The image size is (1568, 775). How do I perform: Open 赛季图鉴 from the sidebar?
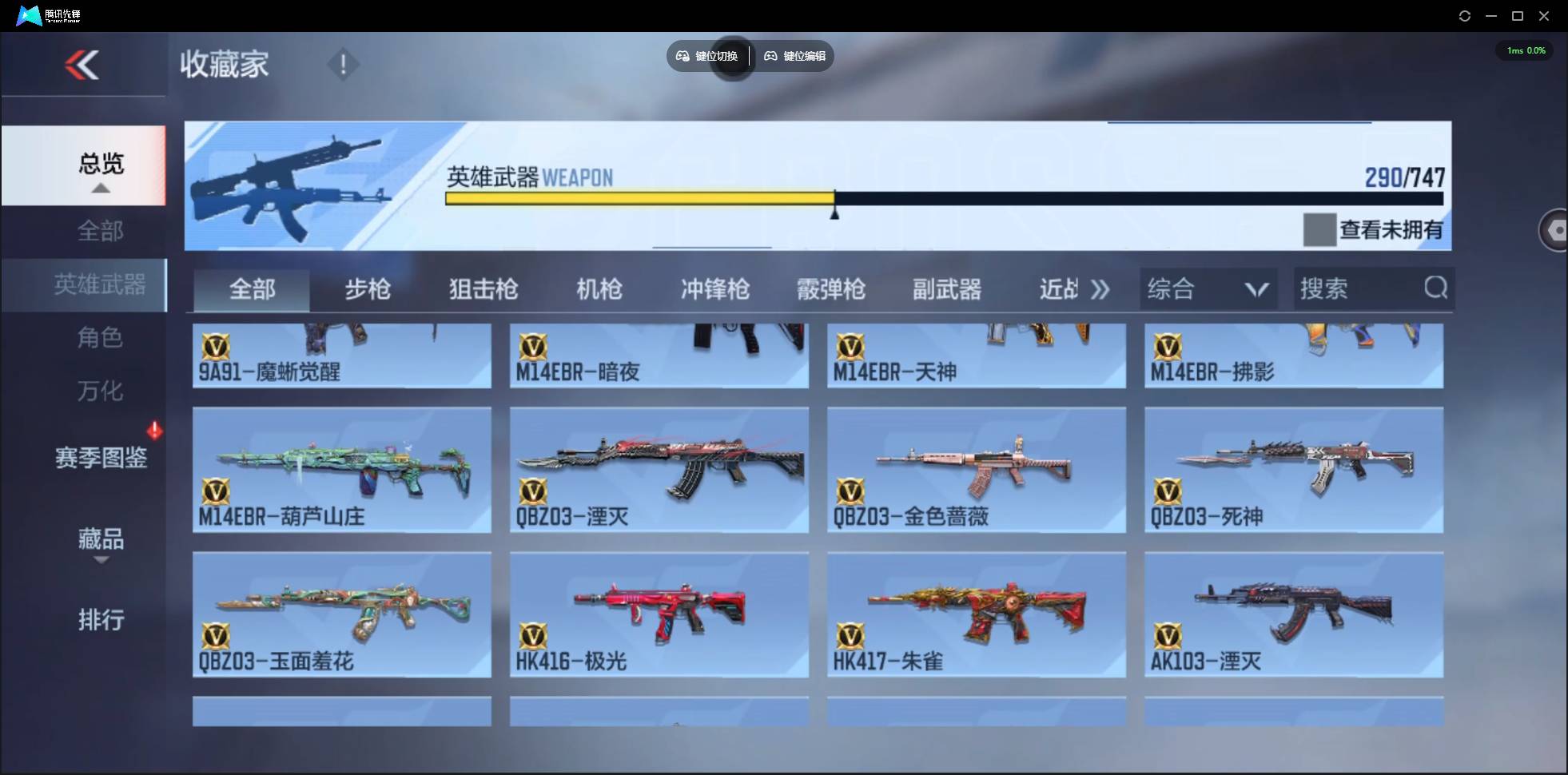click(101, 458)
